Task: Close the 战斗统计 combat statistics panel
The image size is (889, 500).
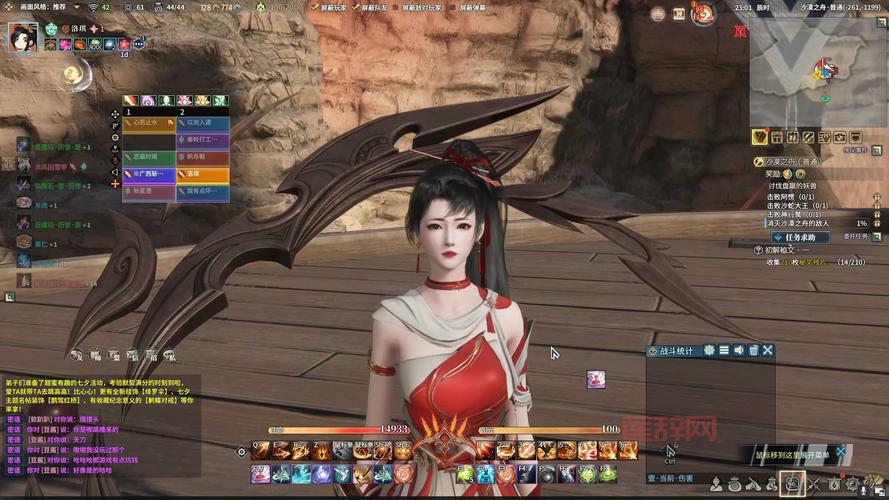Action: coord(768,350)
